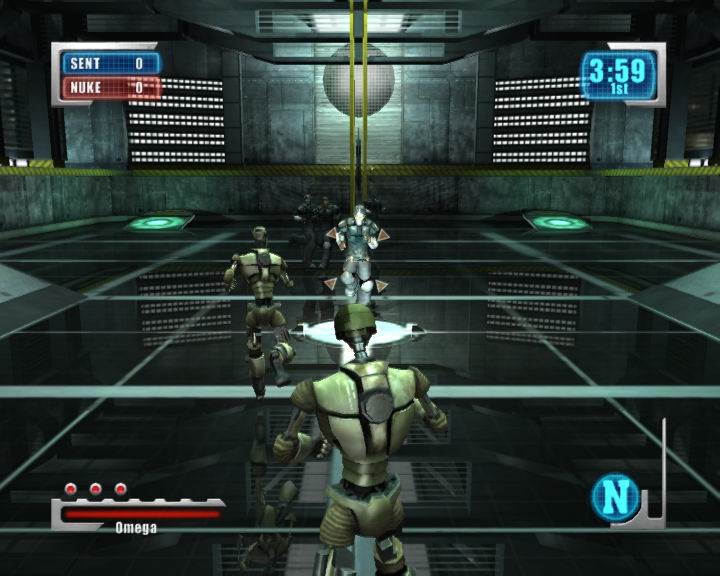Screen dimensions: 720x576
Task: Activate the blue N power icon
Action: (615, 496)
